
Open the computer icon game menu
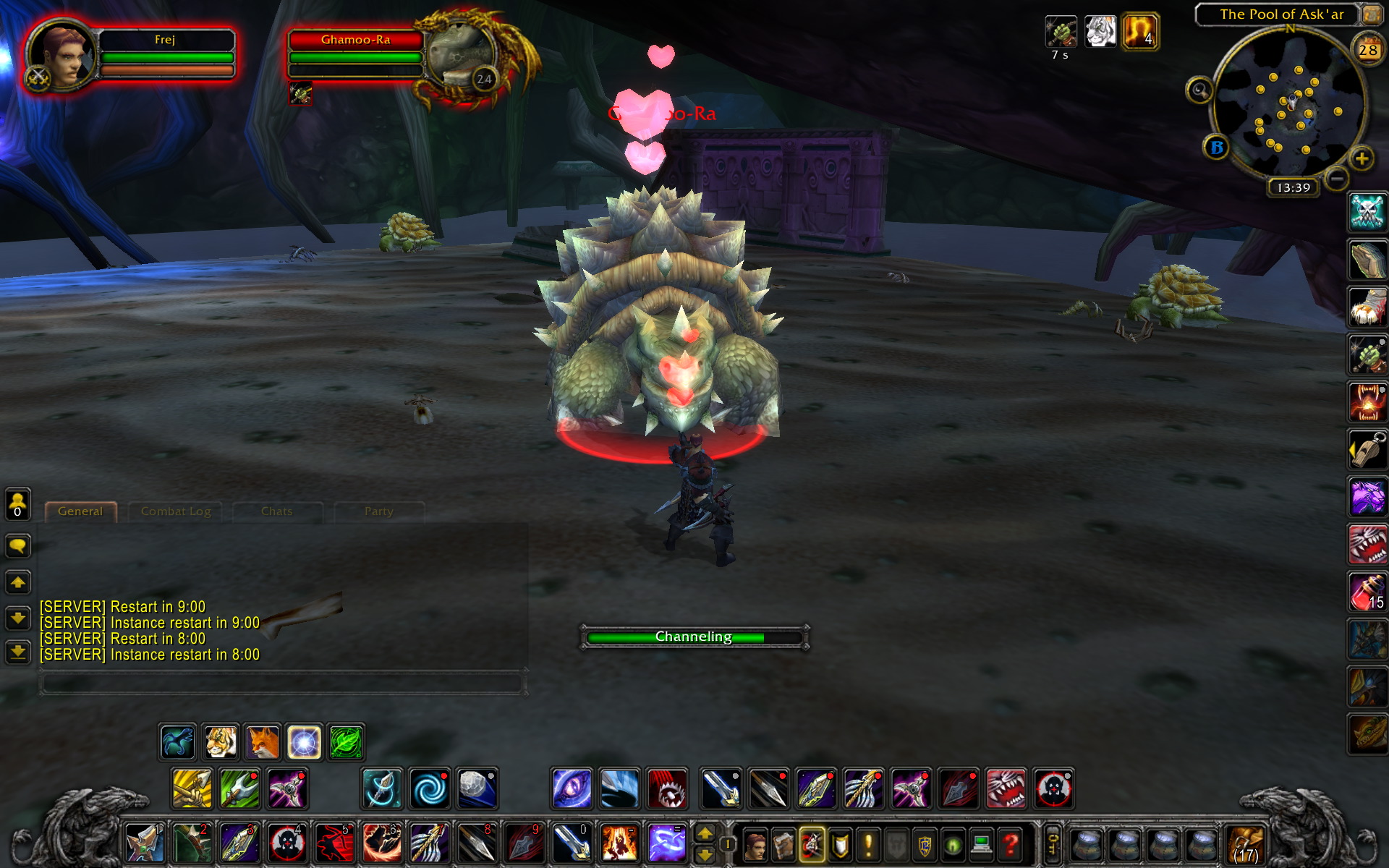click(982, 843)
